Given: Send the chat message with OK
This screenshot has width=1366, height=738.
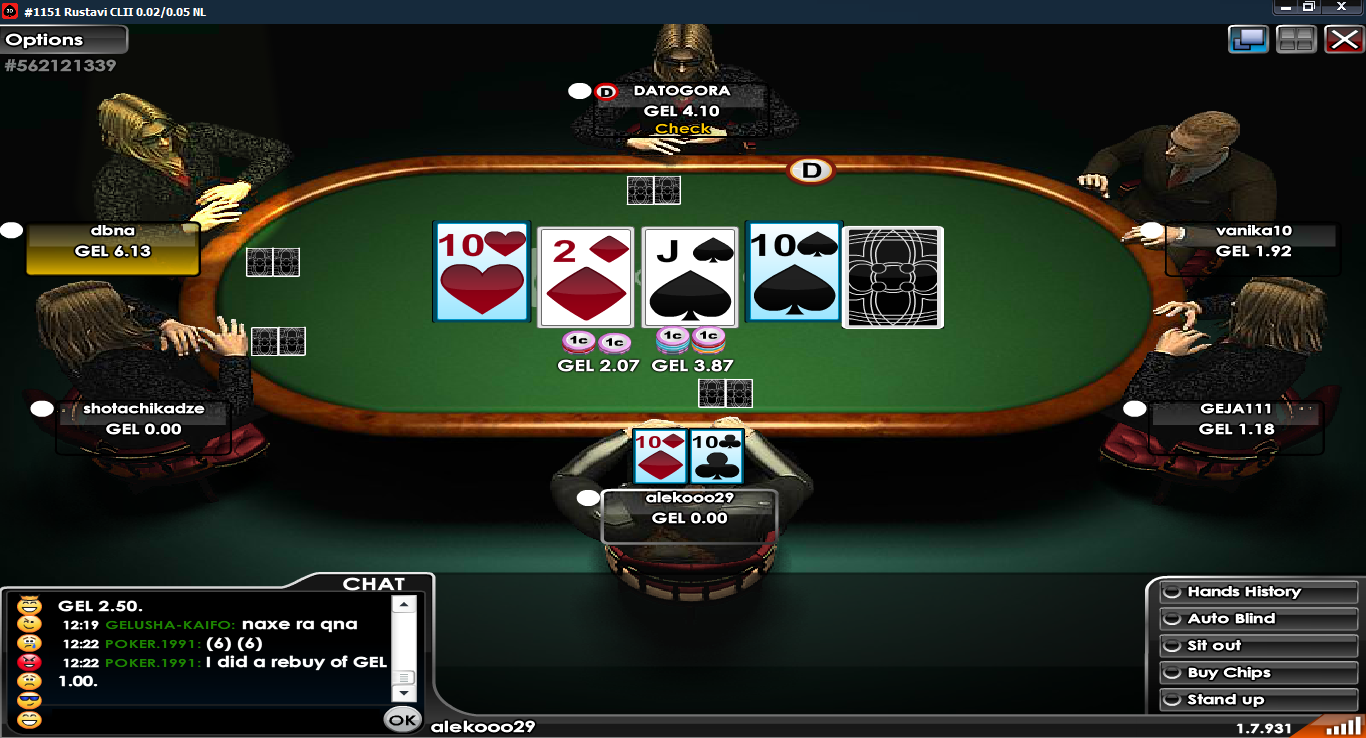Looking at the screenshot, I should pos(402,719).
